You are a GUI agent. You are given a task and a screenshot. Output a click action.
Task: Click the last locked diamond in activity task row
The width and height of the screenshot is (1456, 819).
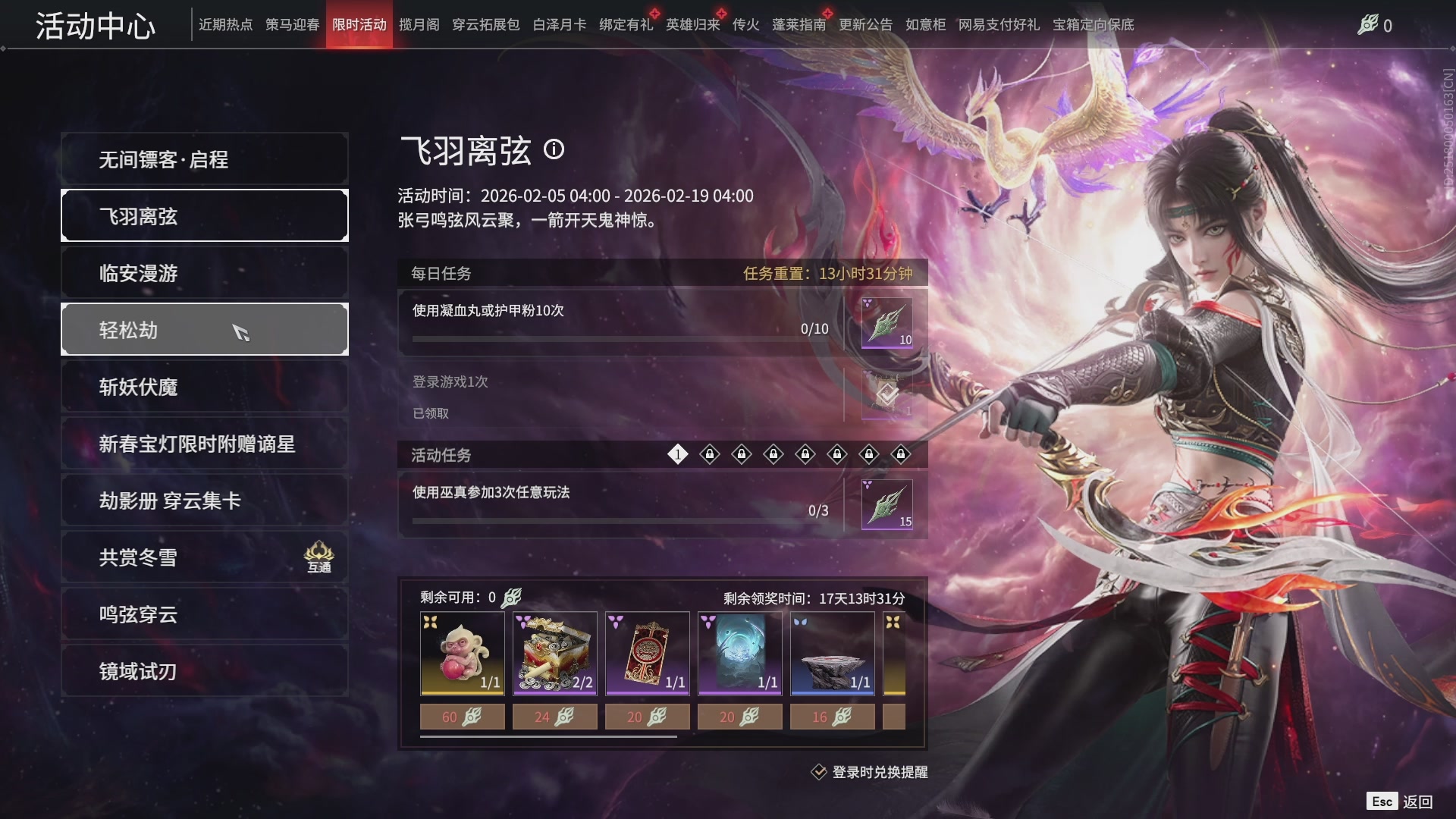pos(901,453)
